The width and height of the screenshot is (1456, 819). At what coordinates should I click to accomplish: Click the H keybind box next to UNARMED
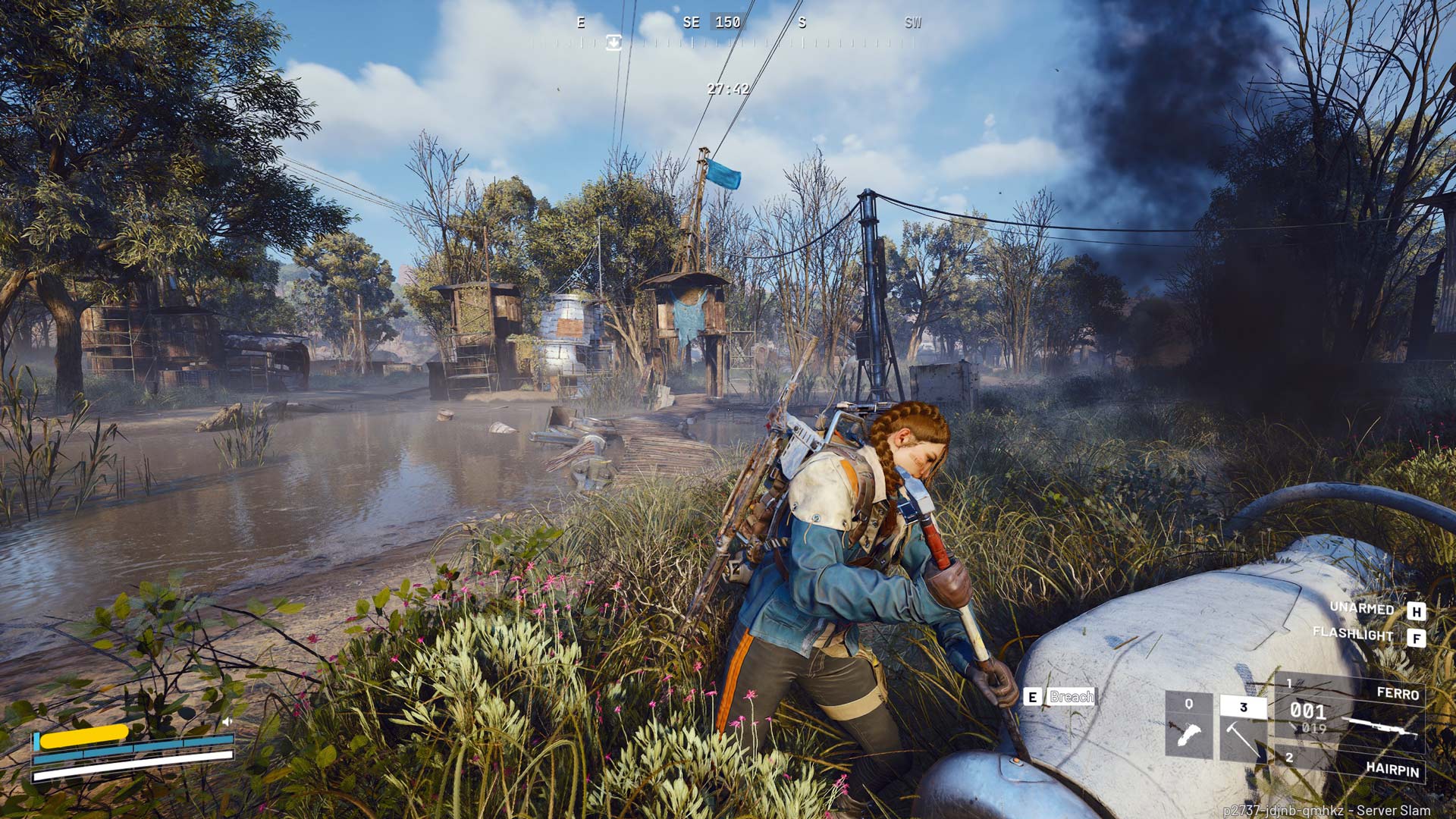click(x=1417, y=610)
